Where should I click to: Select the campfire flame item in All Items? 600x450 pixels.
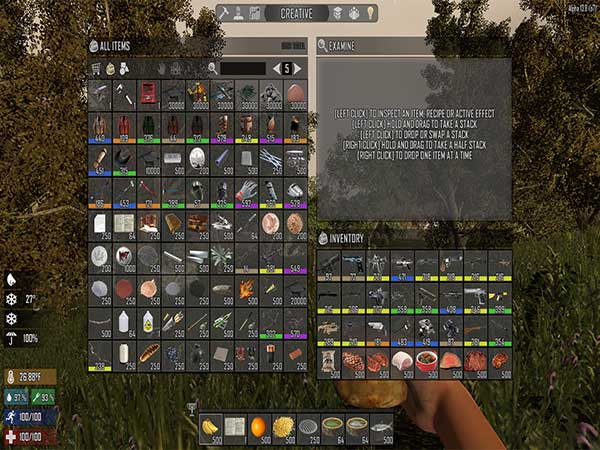[x=247, y=289]
